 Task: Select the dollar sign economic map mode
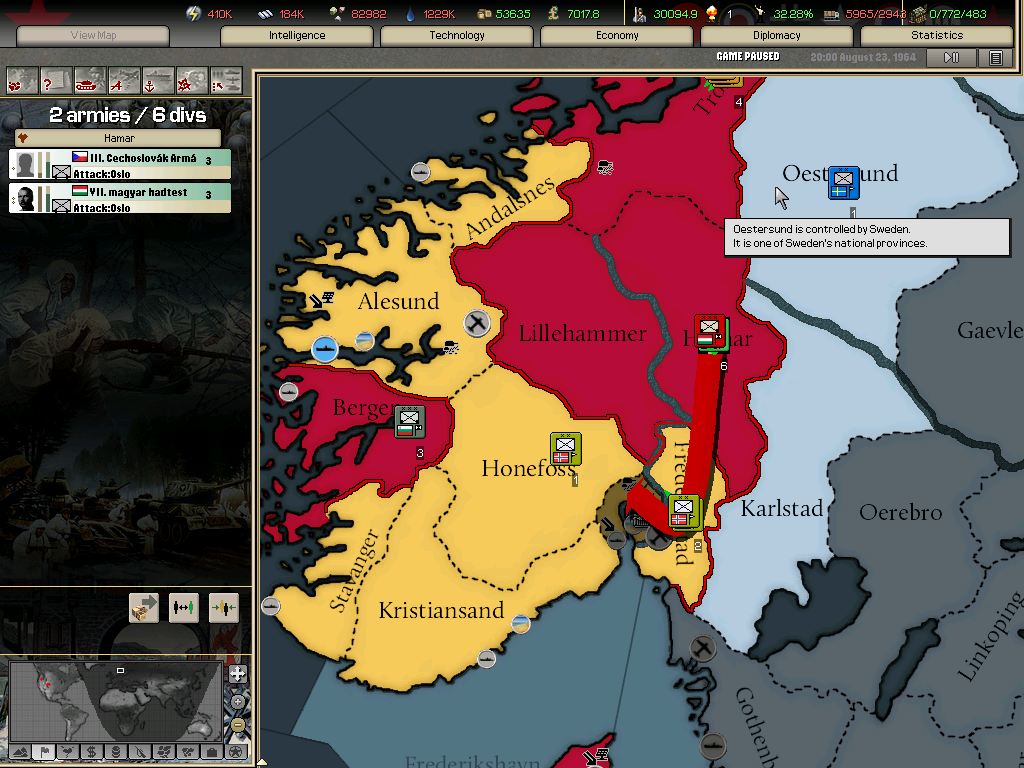tap(91, 751)
